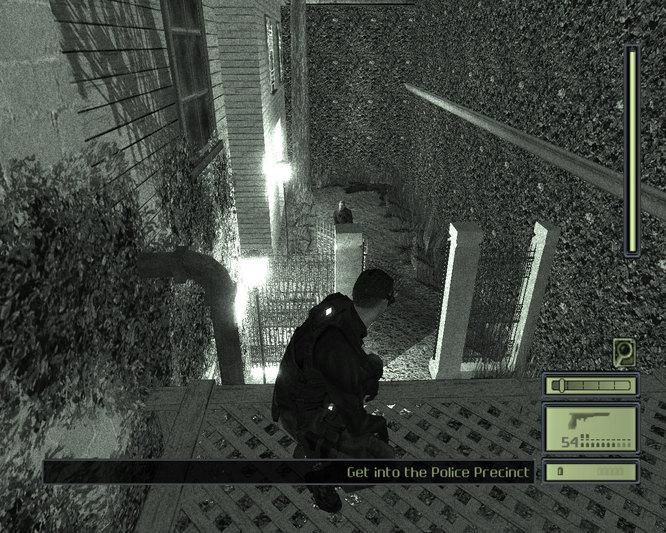Viewport: 666px width, 533px height.
Task: Click the magnifying glass HUD icon
Action: [x=626, y=352]
